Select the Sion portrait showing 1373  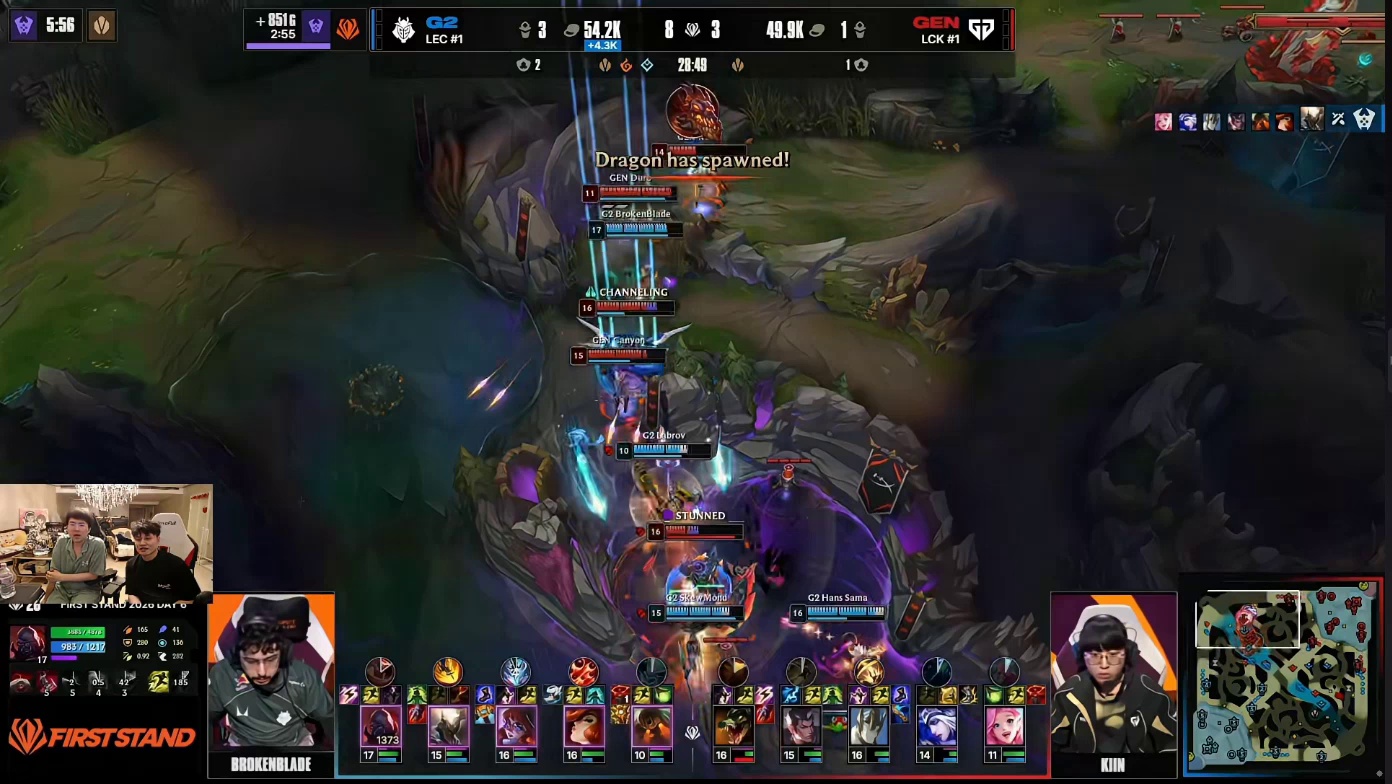click(381, 726)
